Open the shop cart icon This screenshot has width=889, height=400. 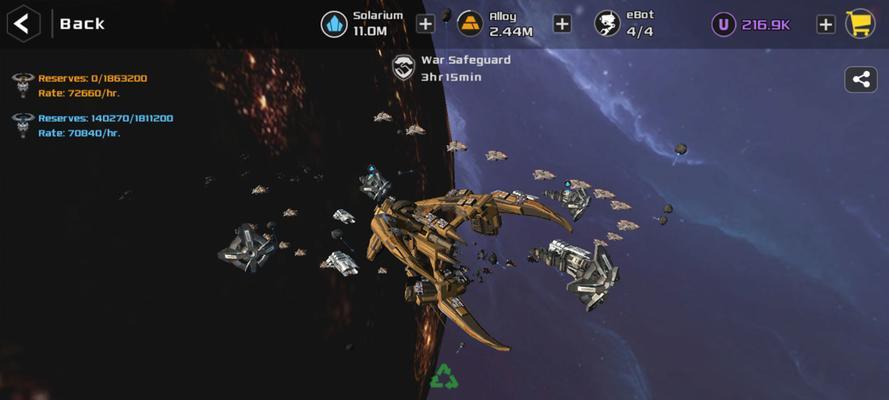click(860, 23)
